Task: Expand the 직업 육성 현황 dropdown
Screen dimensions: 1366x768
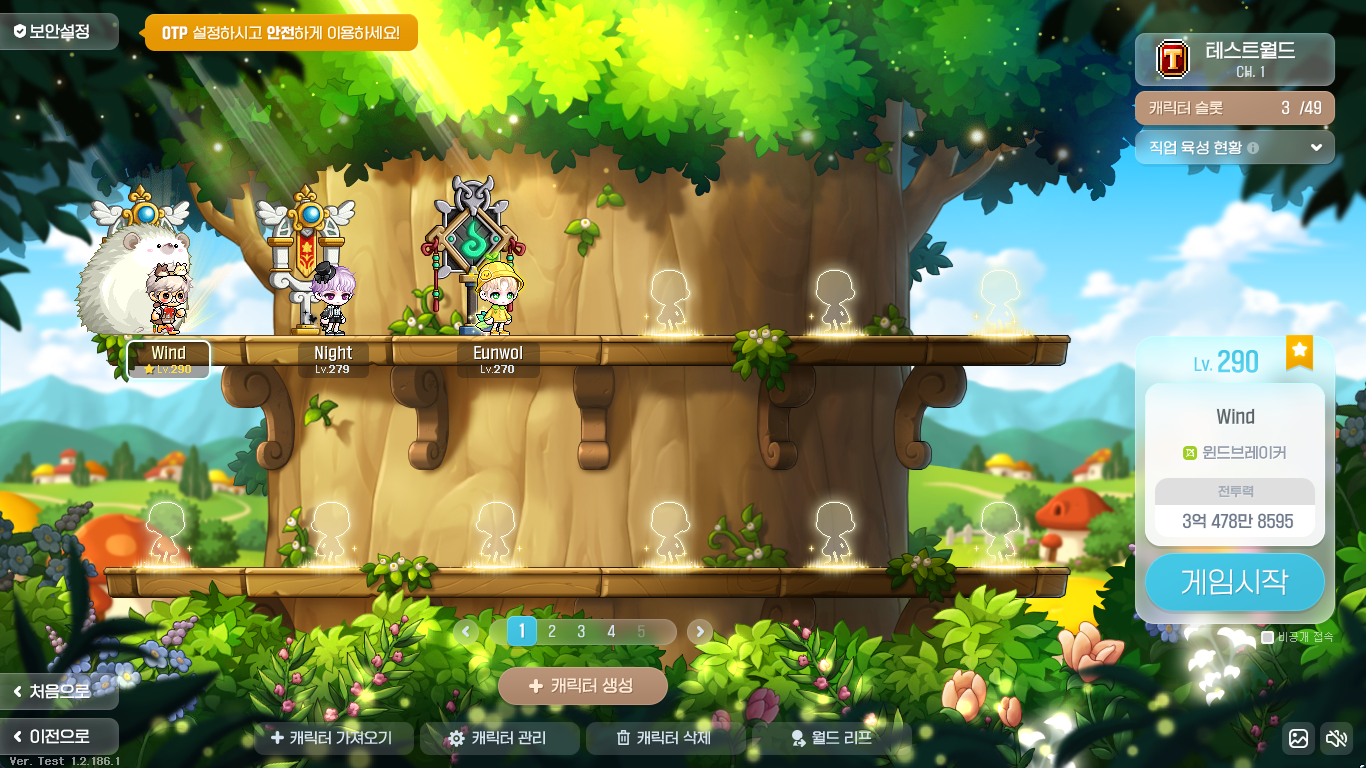Action: [1315, 147]
